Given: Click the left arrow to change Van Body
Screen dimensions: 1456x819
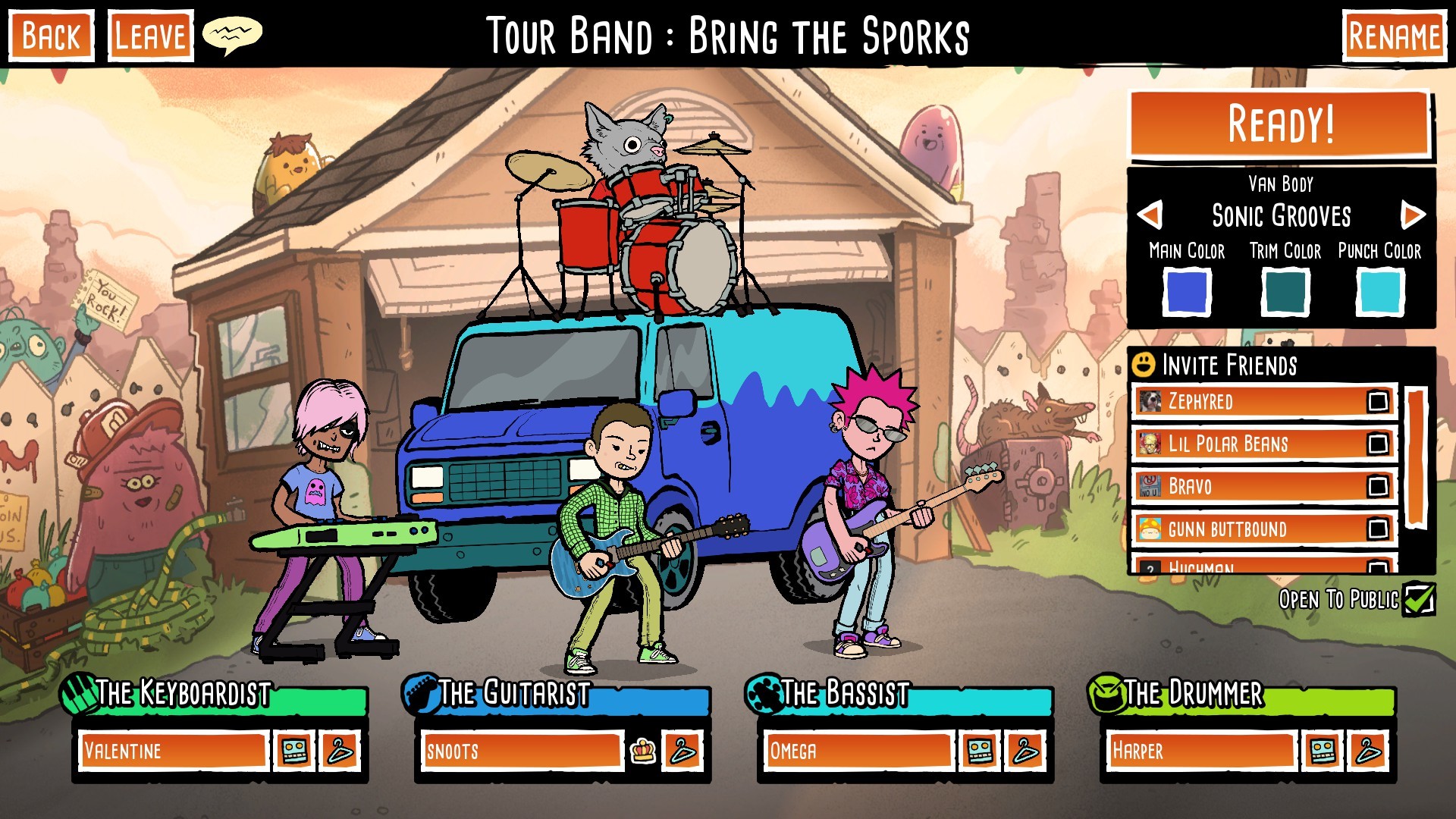Looking at the screenshot, I should 1150,216.
